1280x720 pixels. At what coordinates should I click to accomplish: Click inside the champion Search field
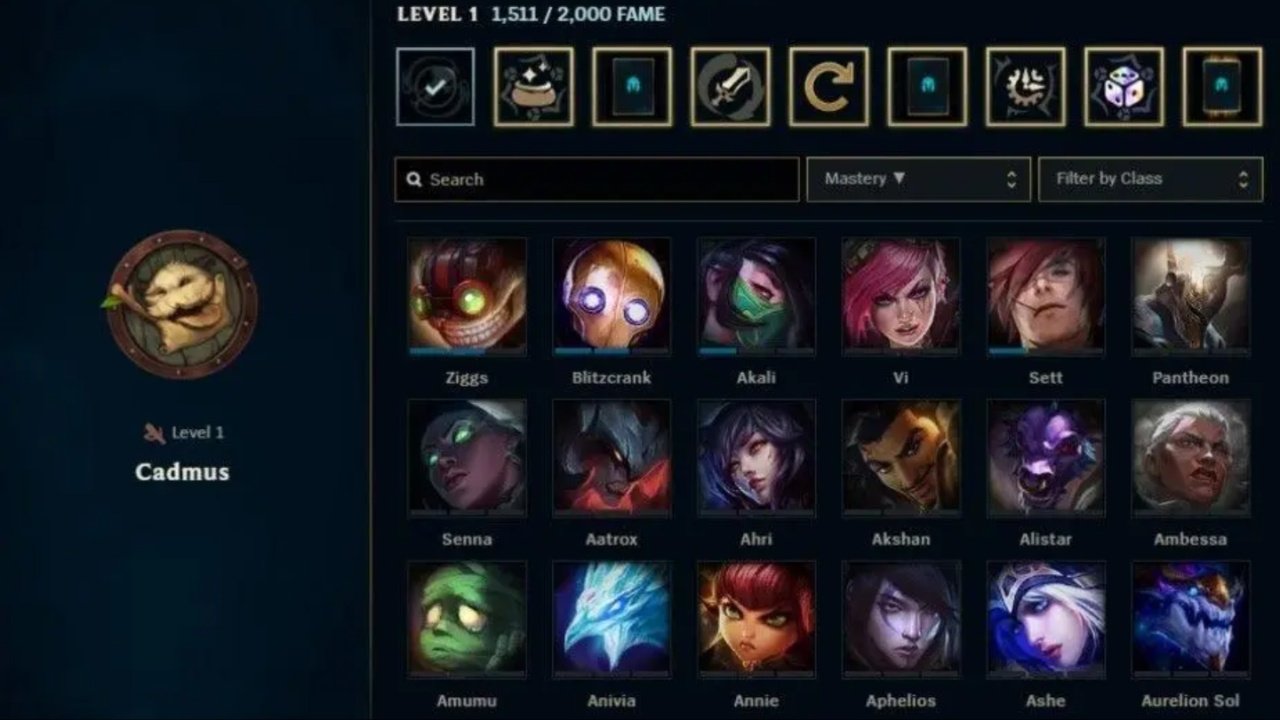click(x=600, y=179)
